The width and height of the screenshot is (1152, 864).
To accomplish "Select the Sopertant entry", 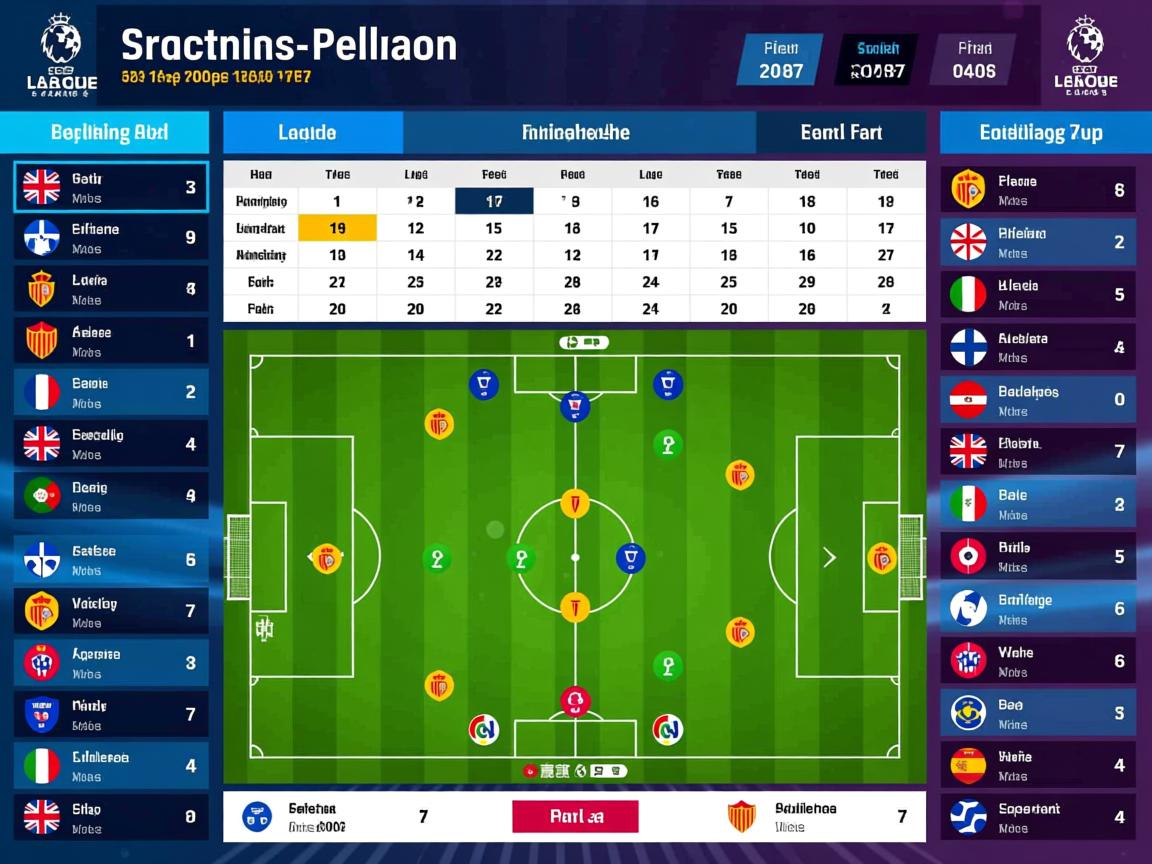I will tap(1039, 817).
